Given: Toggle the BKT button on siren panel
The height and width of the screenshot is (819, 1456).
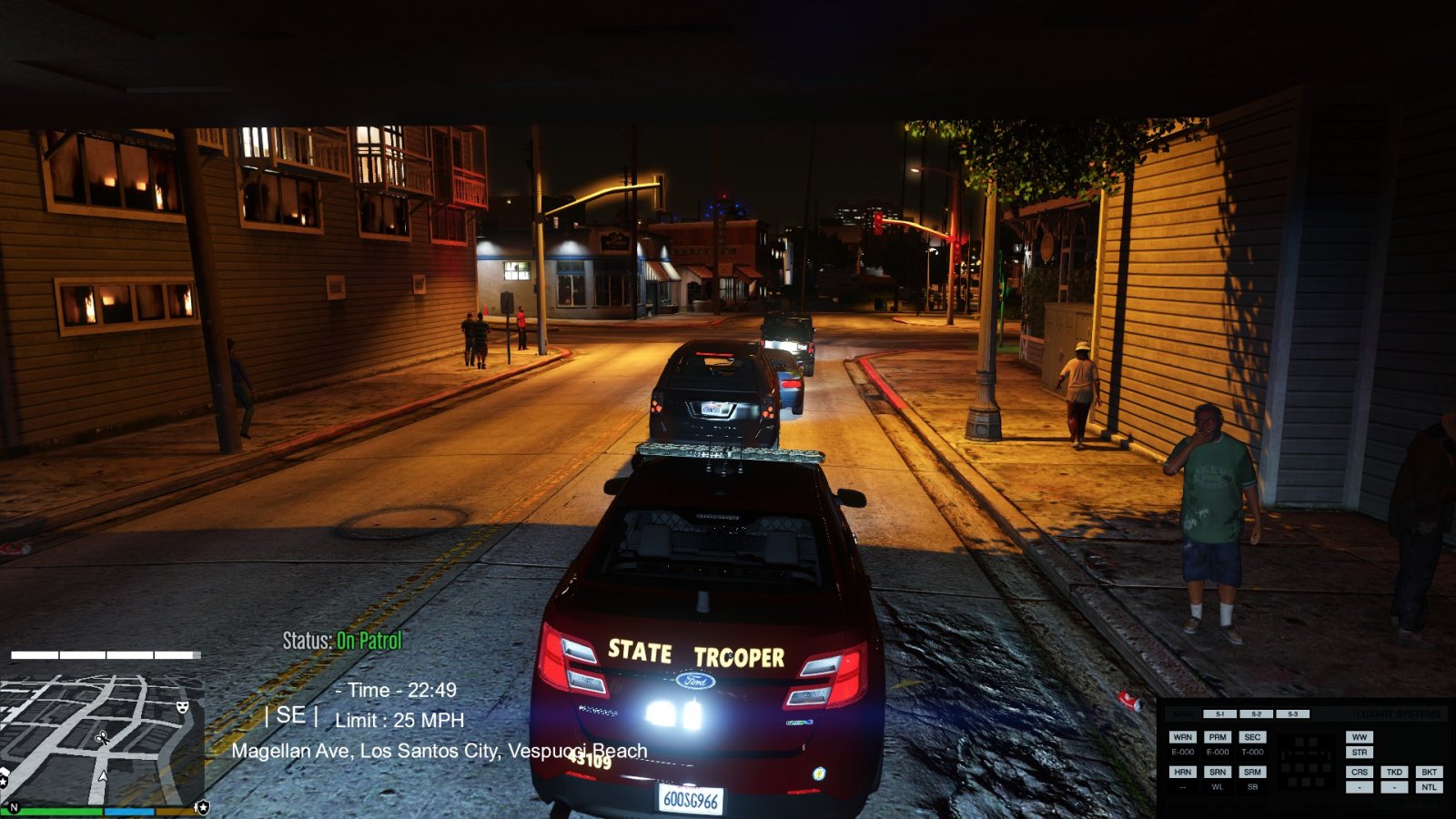Looking at the screenshot, I should click(x=1429, y=772).
